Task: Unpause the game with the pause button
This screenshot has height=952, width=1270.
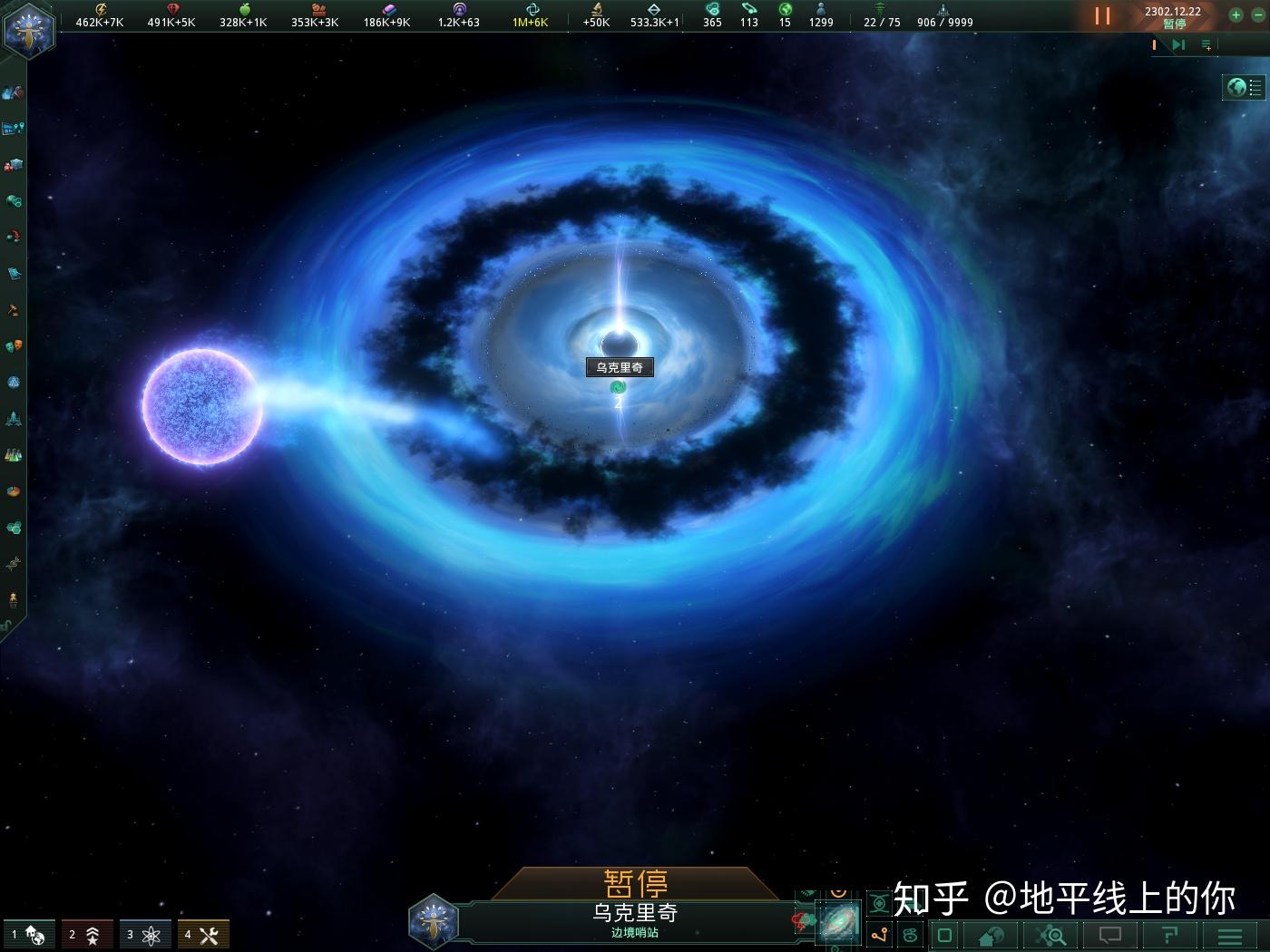Action: coord(1102,15)
